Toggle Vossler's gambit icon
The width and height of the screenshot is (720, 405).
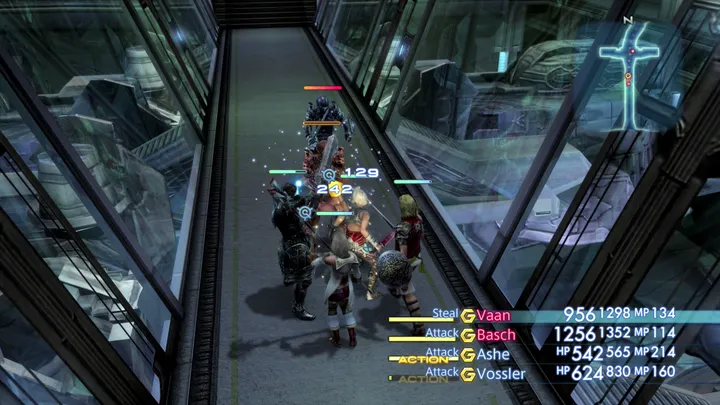pyautogui.click(x=467, y=373)
